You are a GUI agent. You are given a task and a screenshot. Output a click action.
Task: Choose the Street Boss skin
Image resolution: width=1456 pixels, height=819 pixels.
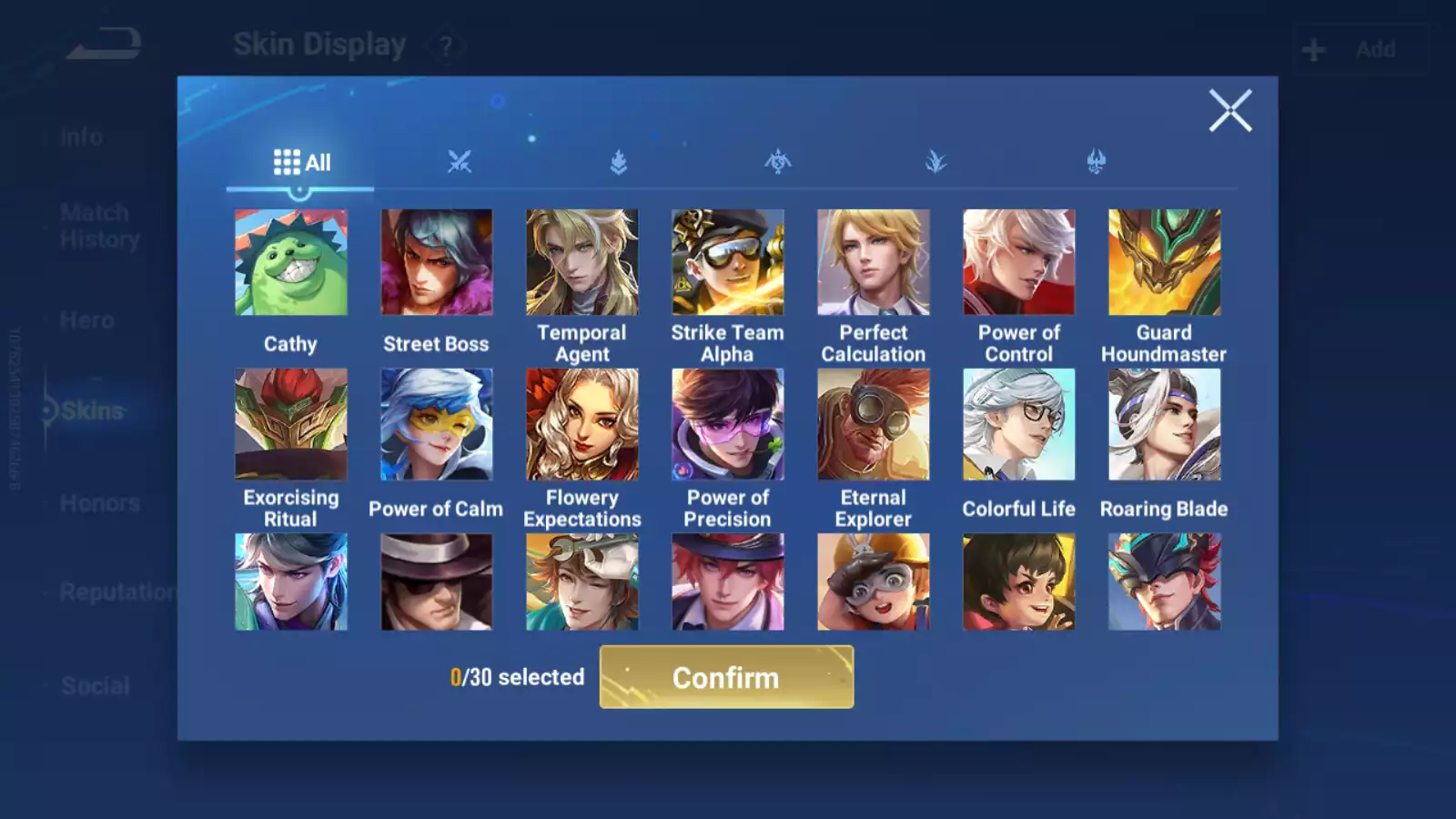437,263
